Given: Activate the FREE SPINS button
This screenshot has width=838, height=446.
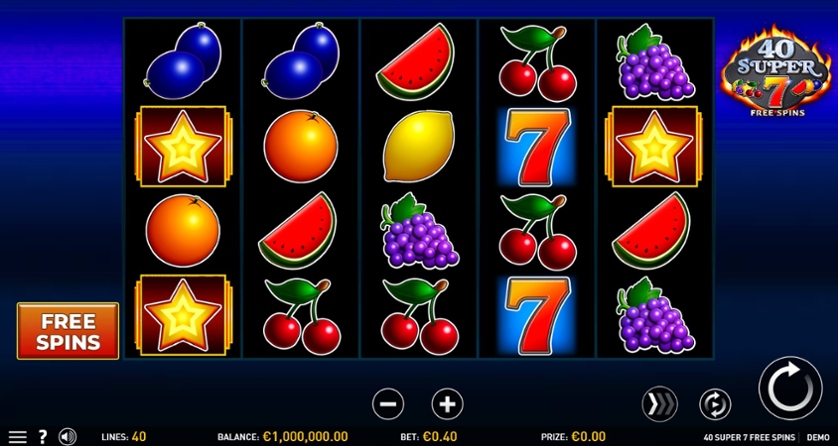Looking at the screenshot, I should pyautogui.click(x=68, y=331).
